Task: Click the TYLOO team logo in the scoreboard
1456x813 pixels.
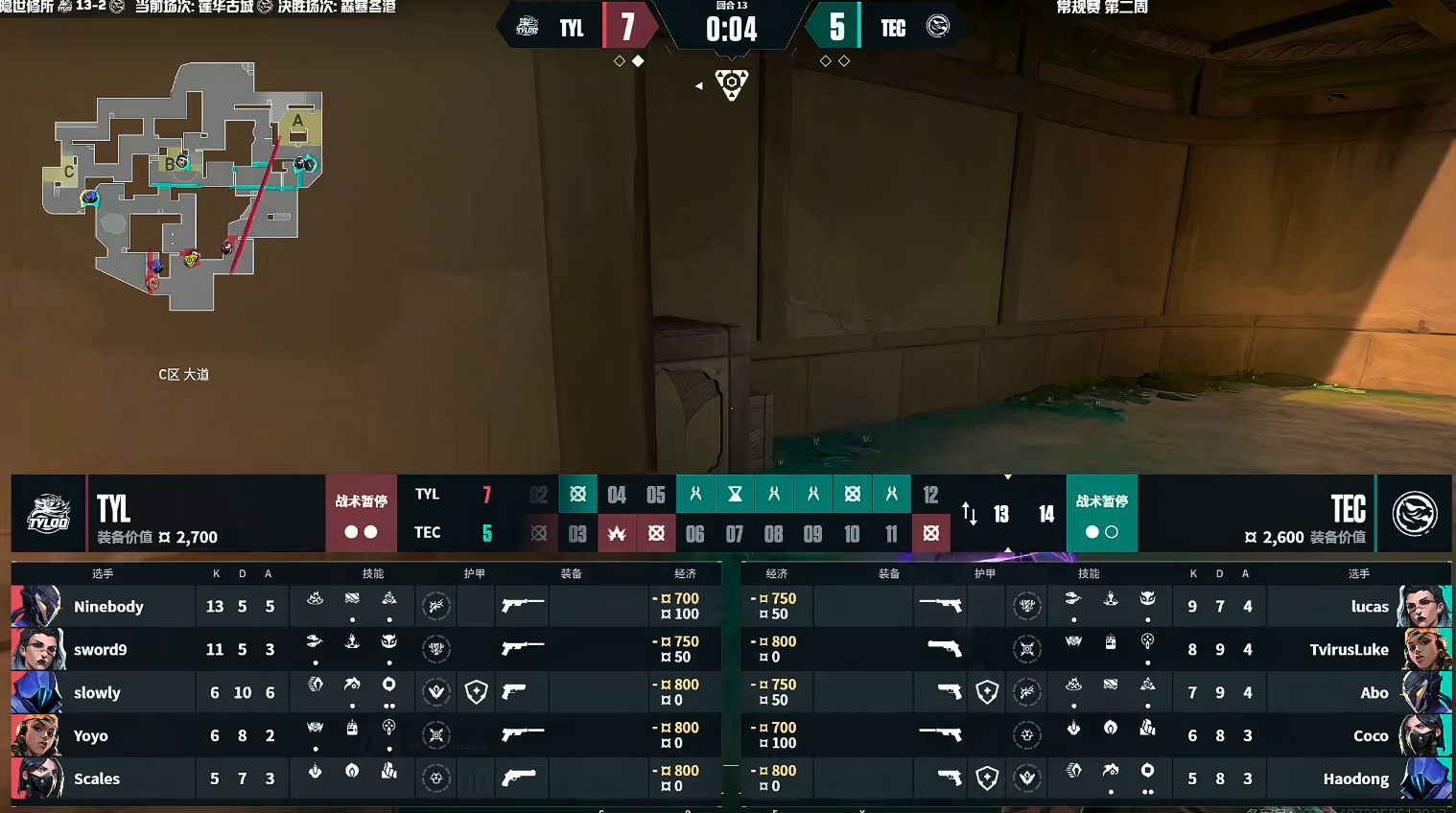Action: click(x=48, y=514)
